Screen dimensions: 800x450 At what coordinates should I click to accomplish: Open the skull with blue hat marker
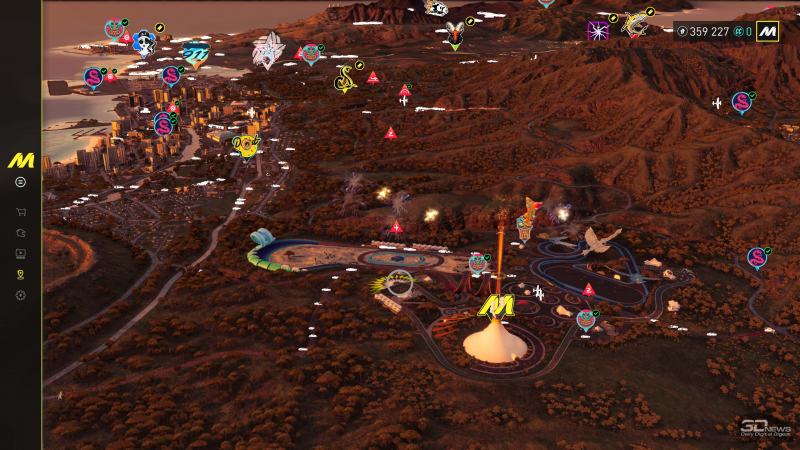pyautogui.click(x=144, y=42)
